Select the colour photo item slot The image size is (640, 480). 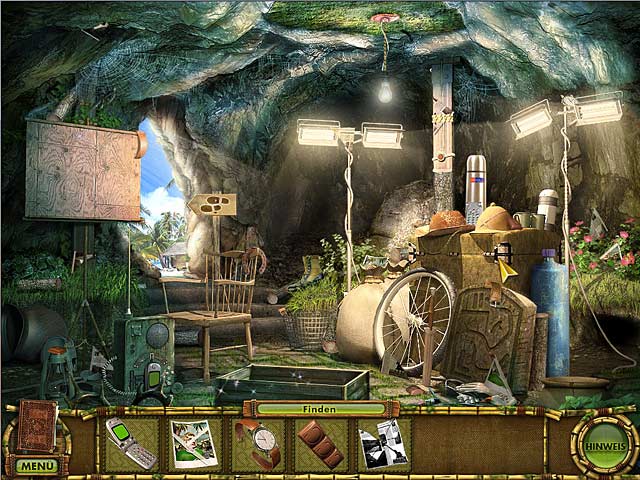coord(194,443)
